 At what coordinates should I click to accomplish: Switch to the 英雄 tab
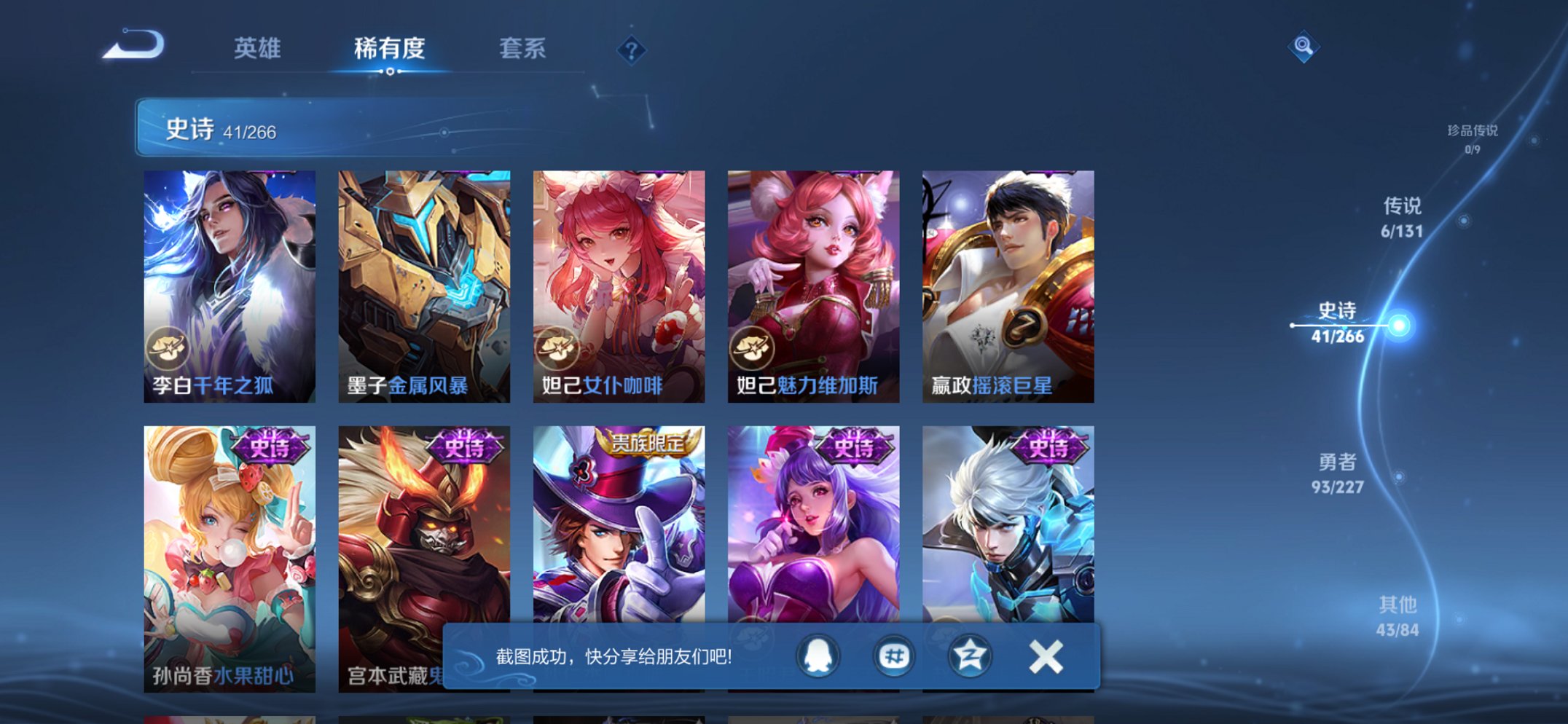[x=260, y=50]
